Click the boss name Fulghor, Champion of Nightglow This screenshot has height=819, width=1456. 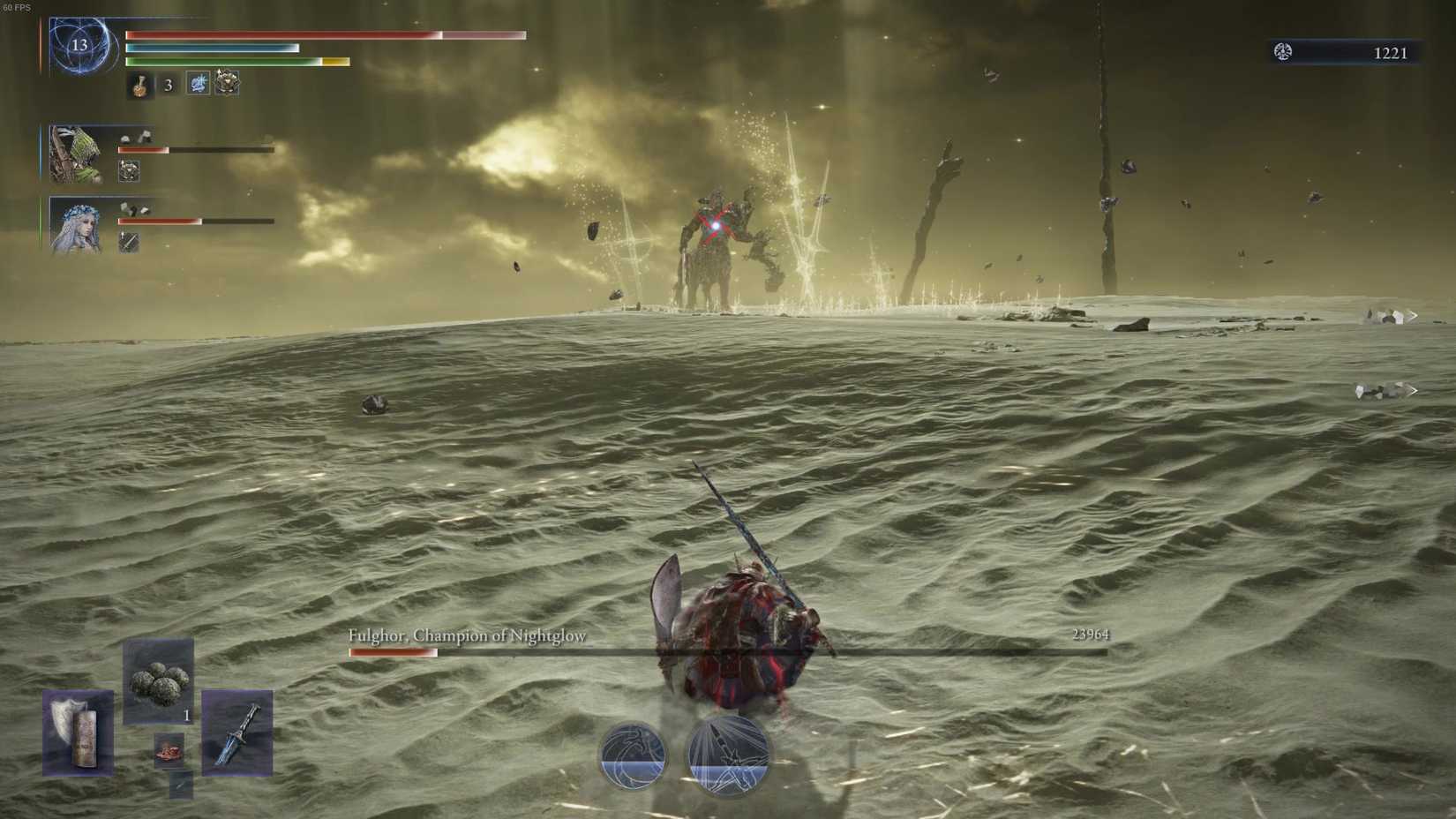tap(468, 635)
